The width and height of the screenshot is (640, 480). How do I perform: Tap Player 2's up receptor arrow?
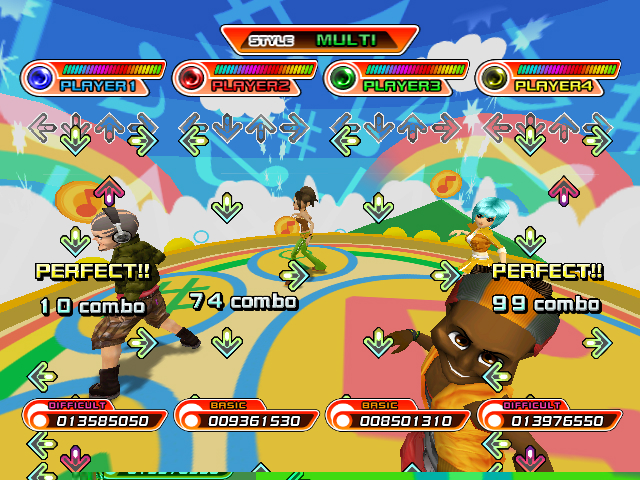[260, 126]
